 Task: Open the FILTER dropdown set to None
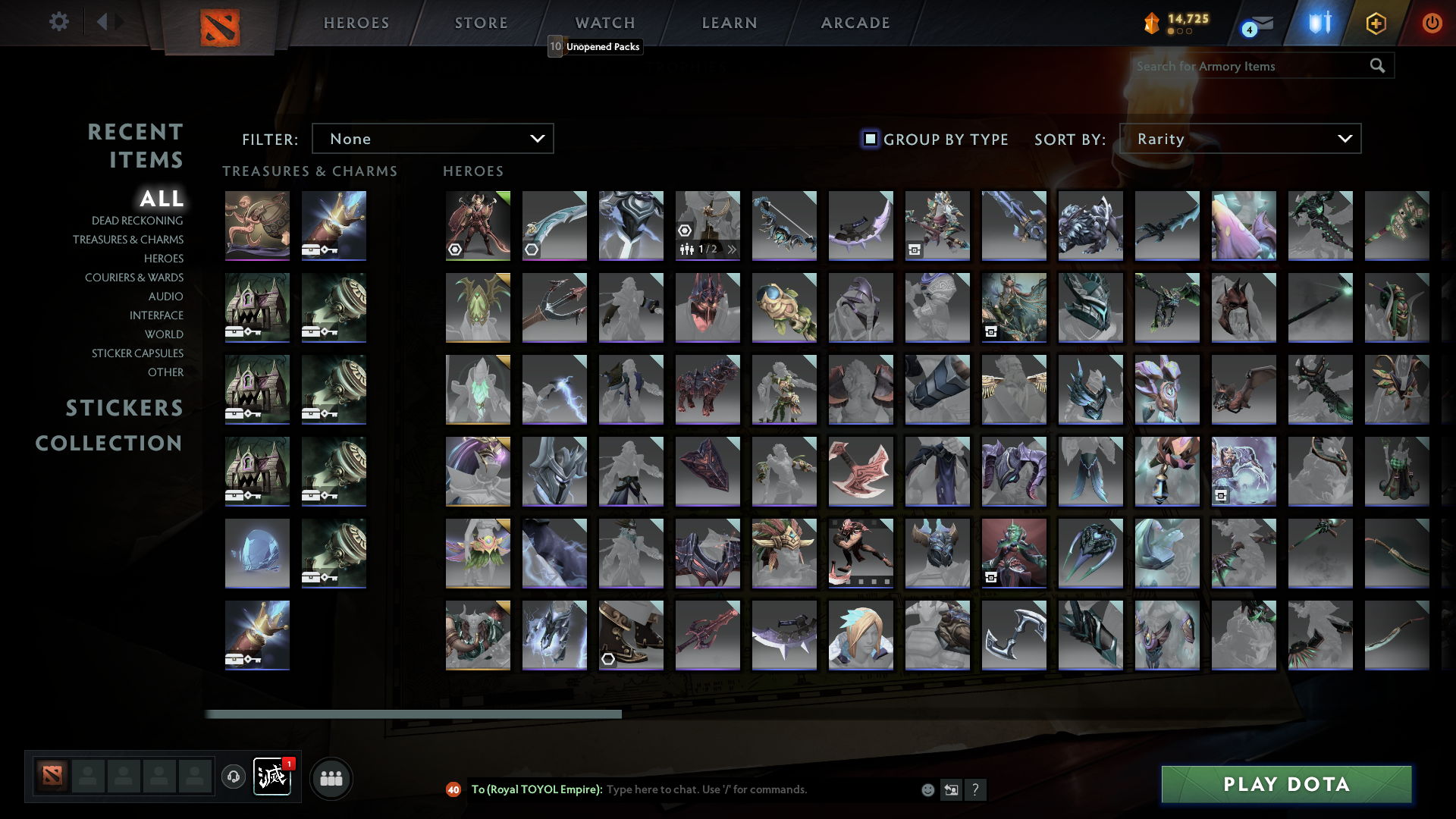point(432,138)
